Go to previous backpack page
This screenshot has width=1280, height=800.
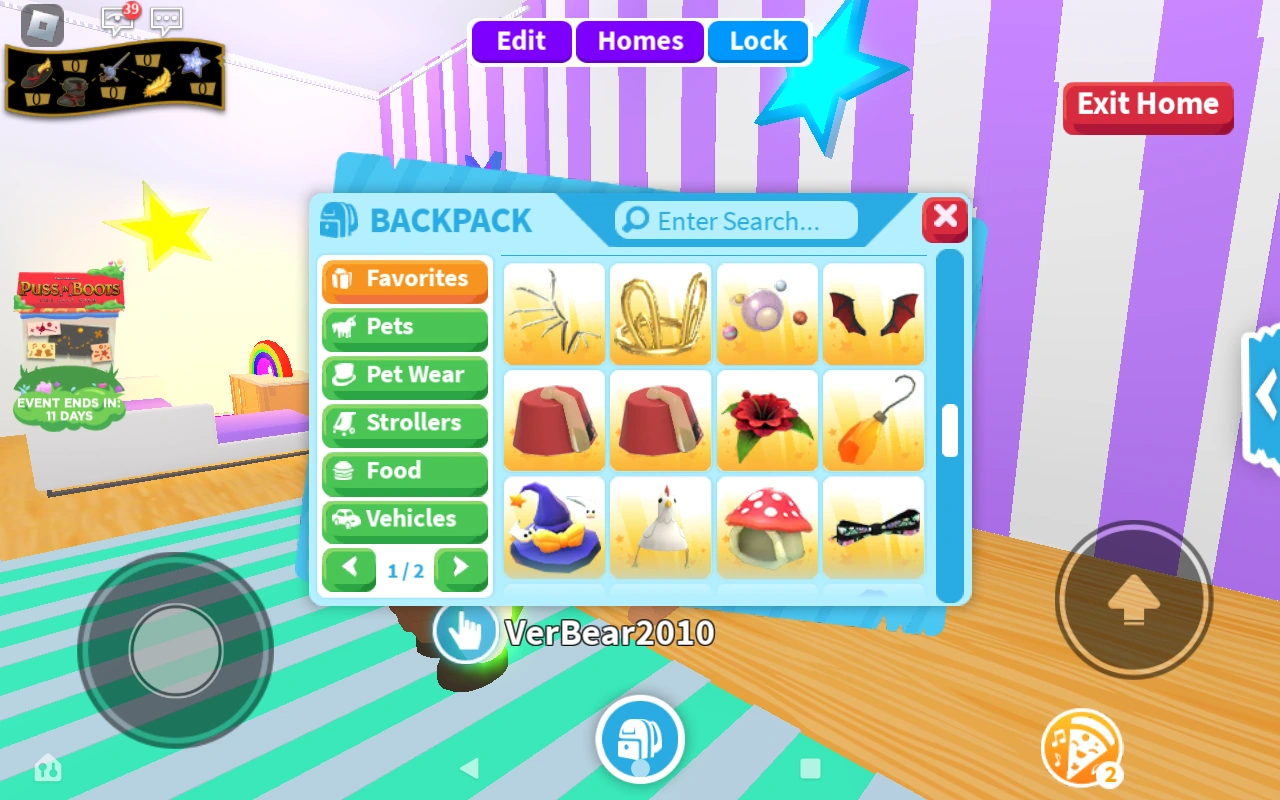349,568
